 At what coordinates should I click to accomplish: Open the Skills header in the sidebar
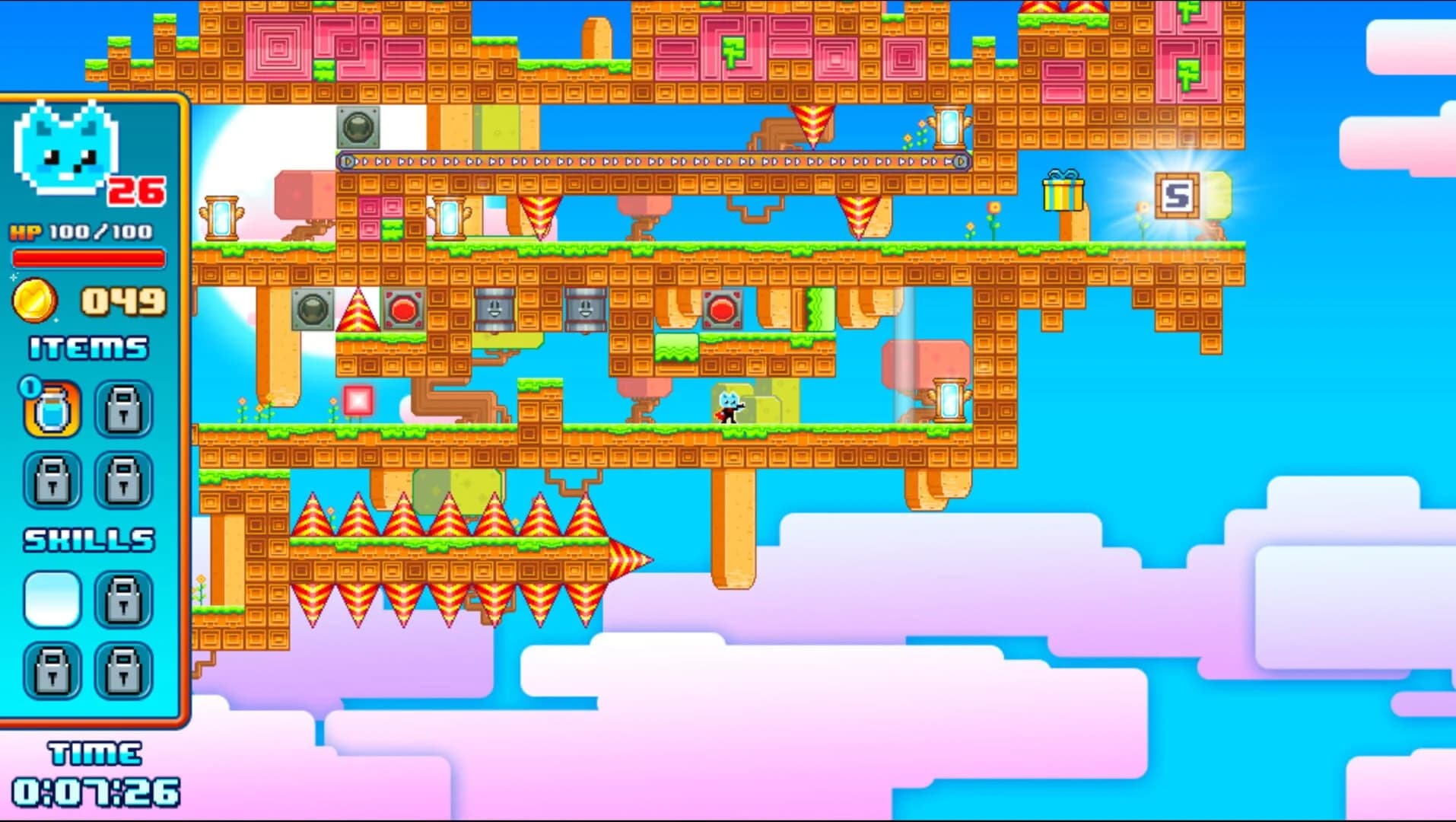point(88,540)
